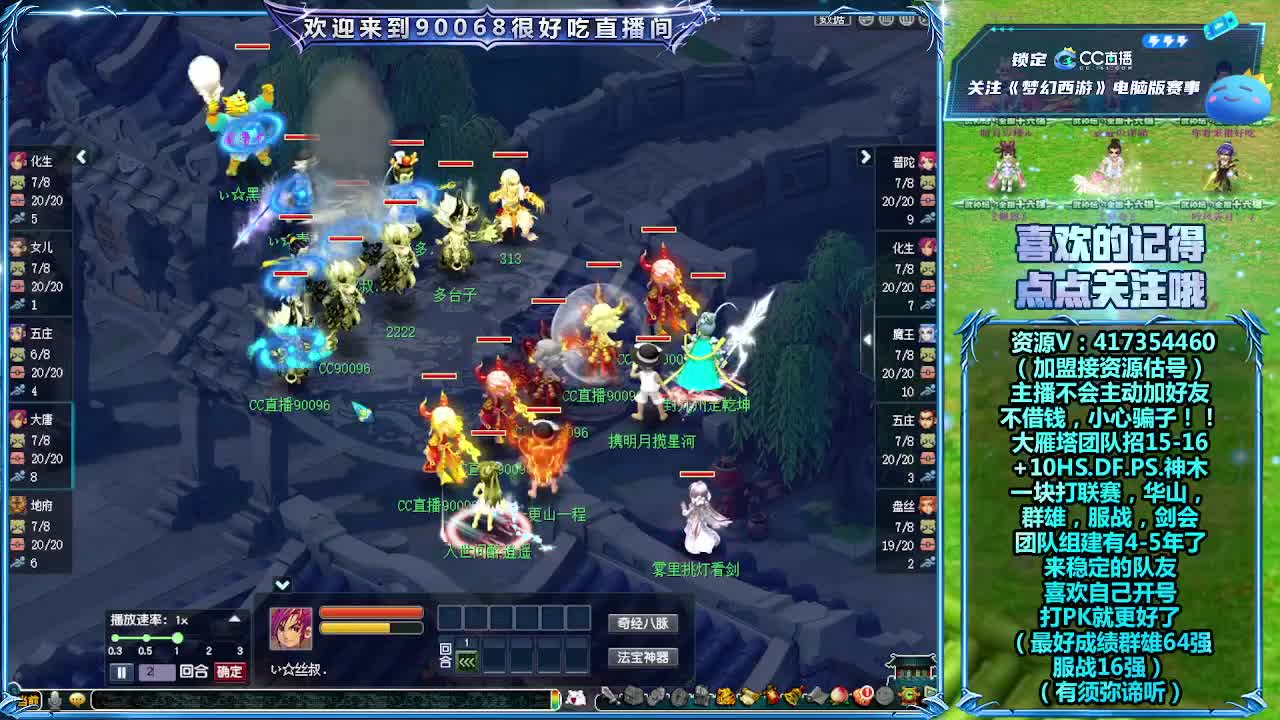
Task: Click the smiley emoji icon in the chat bar
Action: (x=76, y=700)
